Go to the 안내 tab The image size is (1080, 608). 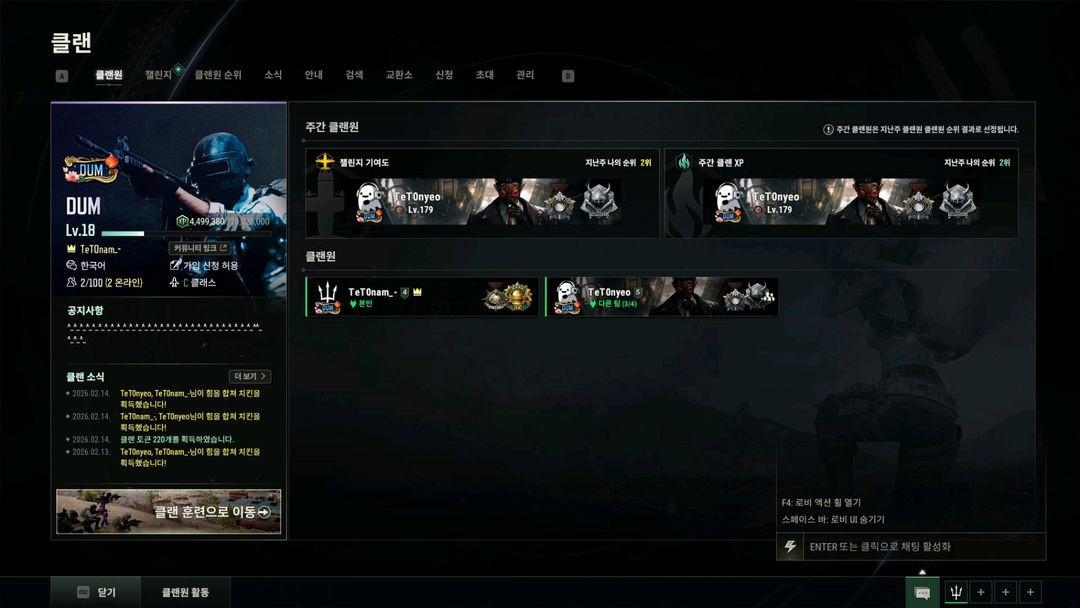(314, 75)
